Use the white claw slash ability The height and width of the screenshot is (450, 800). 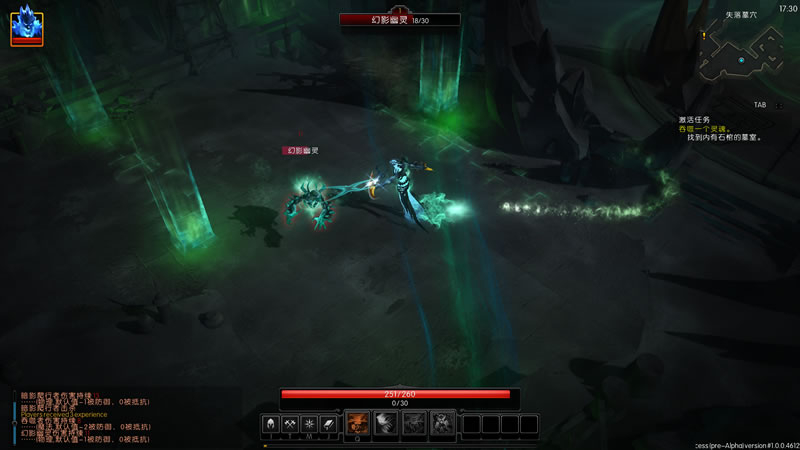(x=385, y=424)
